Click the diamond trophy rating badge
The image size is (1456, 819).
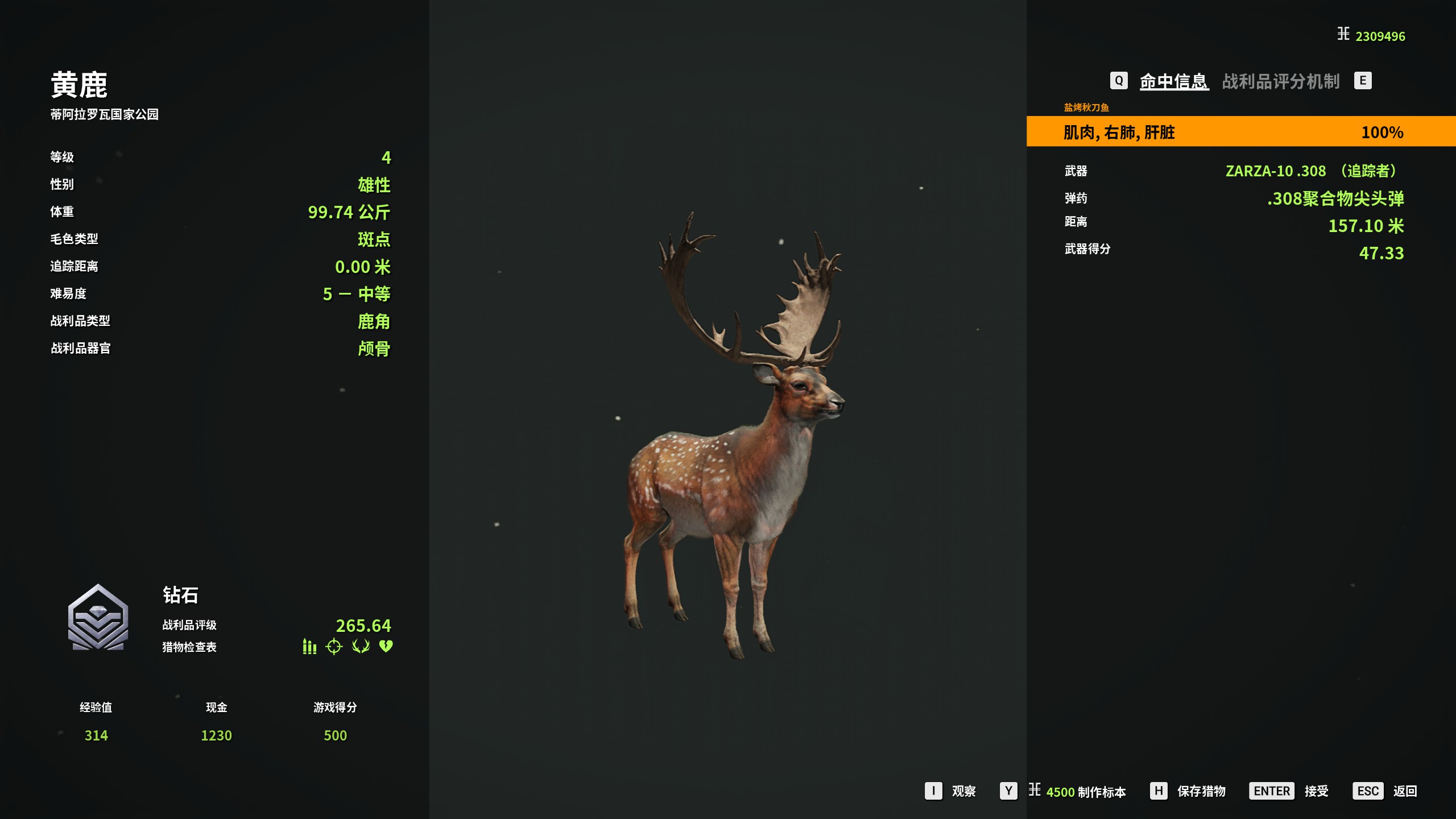pos(98,618)
